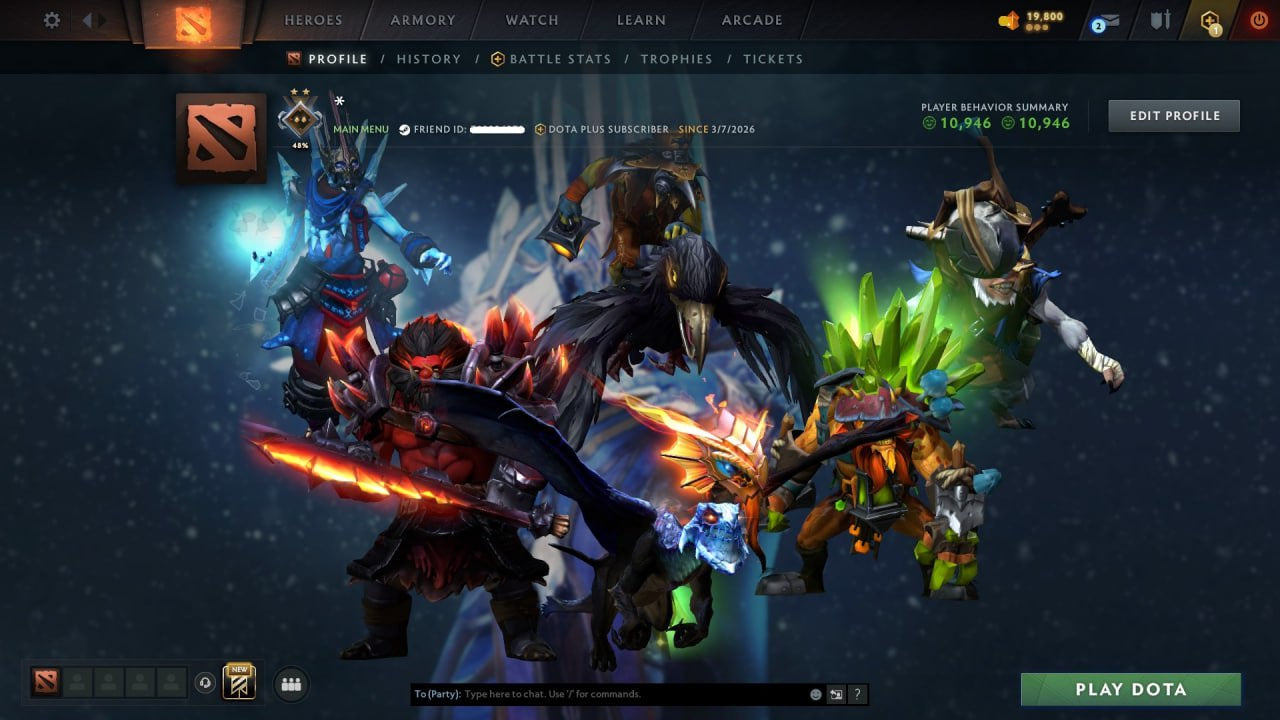Click the back arrow at top left
This screenshot has height=720, width=1280.
point(85,19)
